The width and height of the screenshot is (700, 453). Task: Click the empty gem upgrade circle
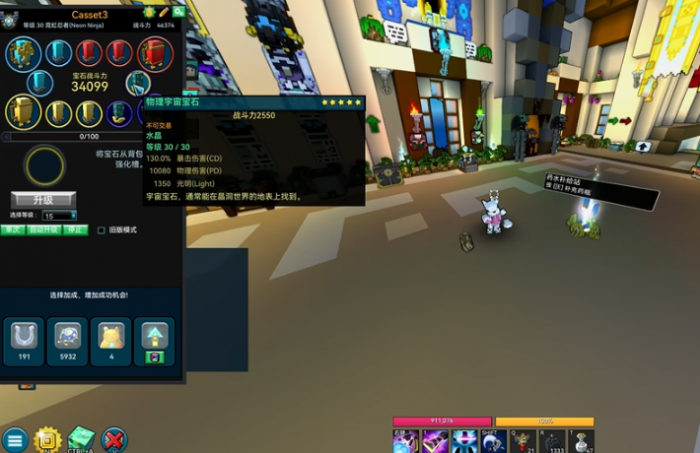click(45, 165)
